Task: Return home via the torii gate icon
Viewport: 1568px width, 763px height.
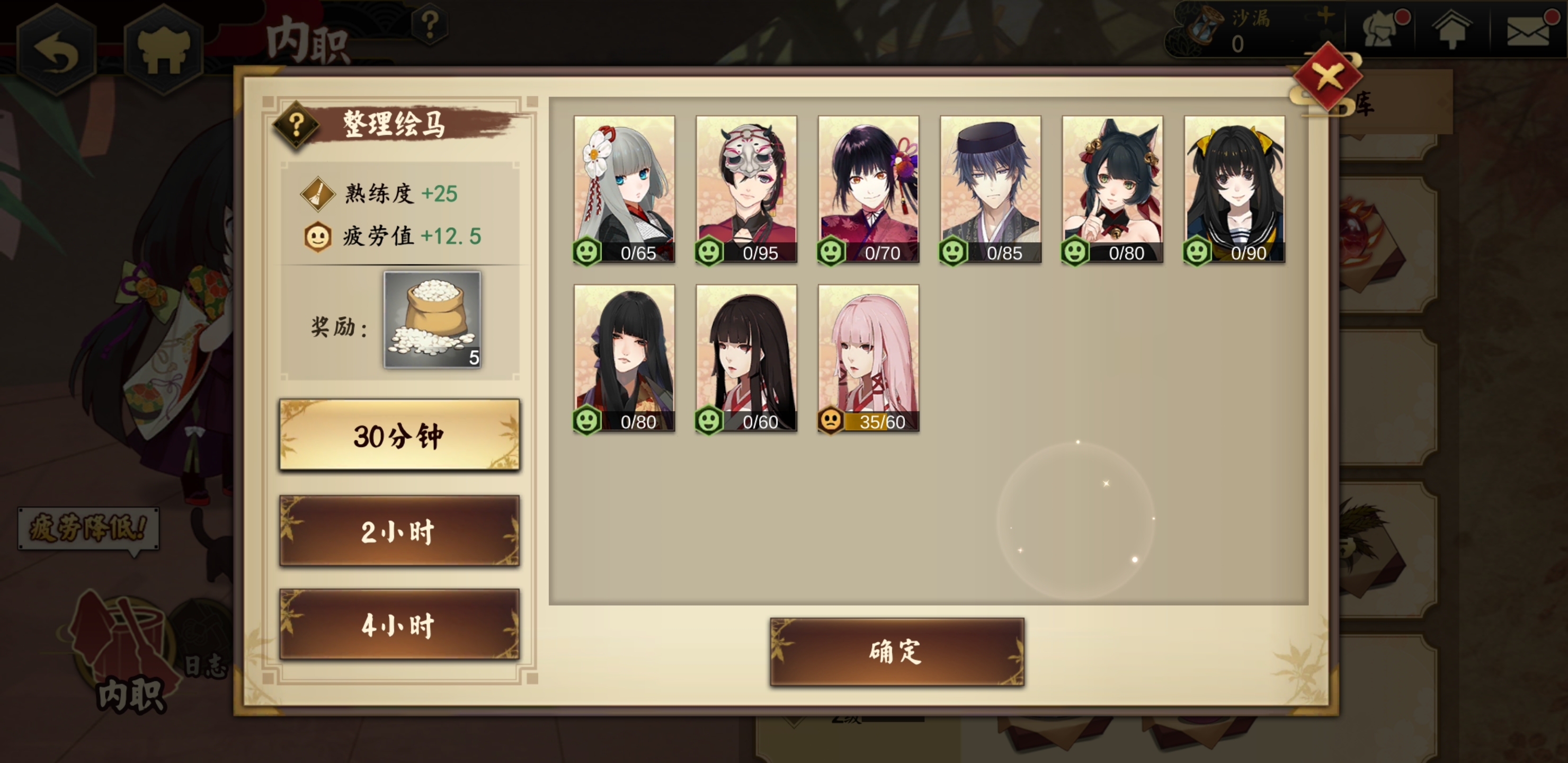Action: coord(163,50)
